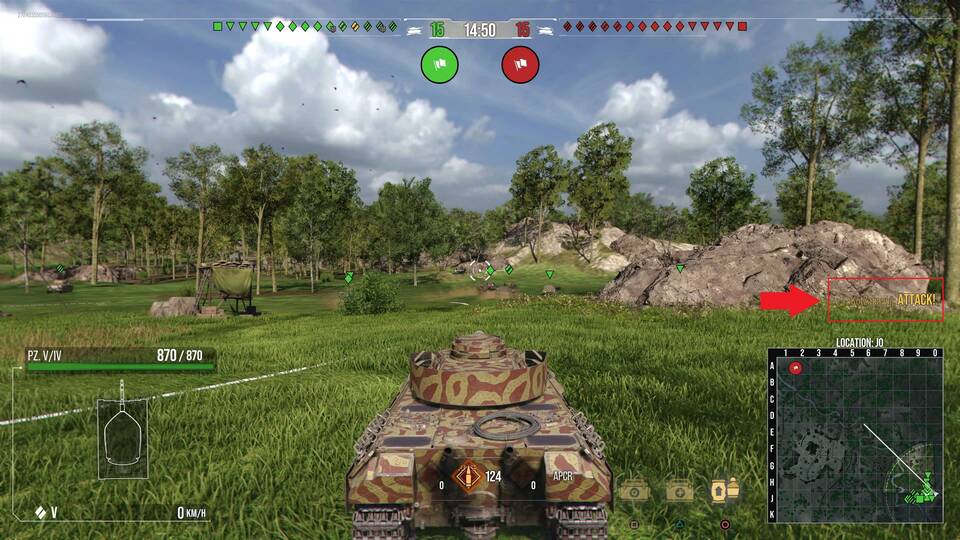960x540 pixels.
Task: Click the highlighted ATTACK! message
Action: 885,300
